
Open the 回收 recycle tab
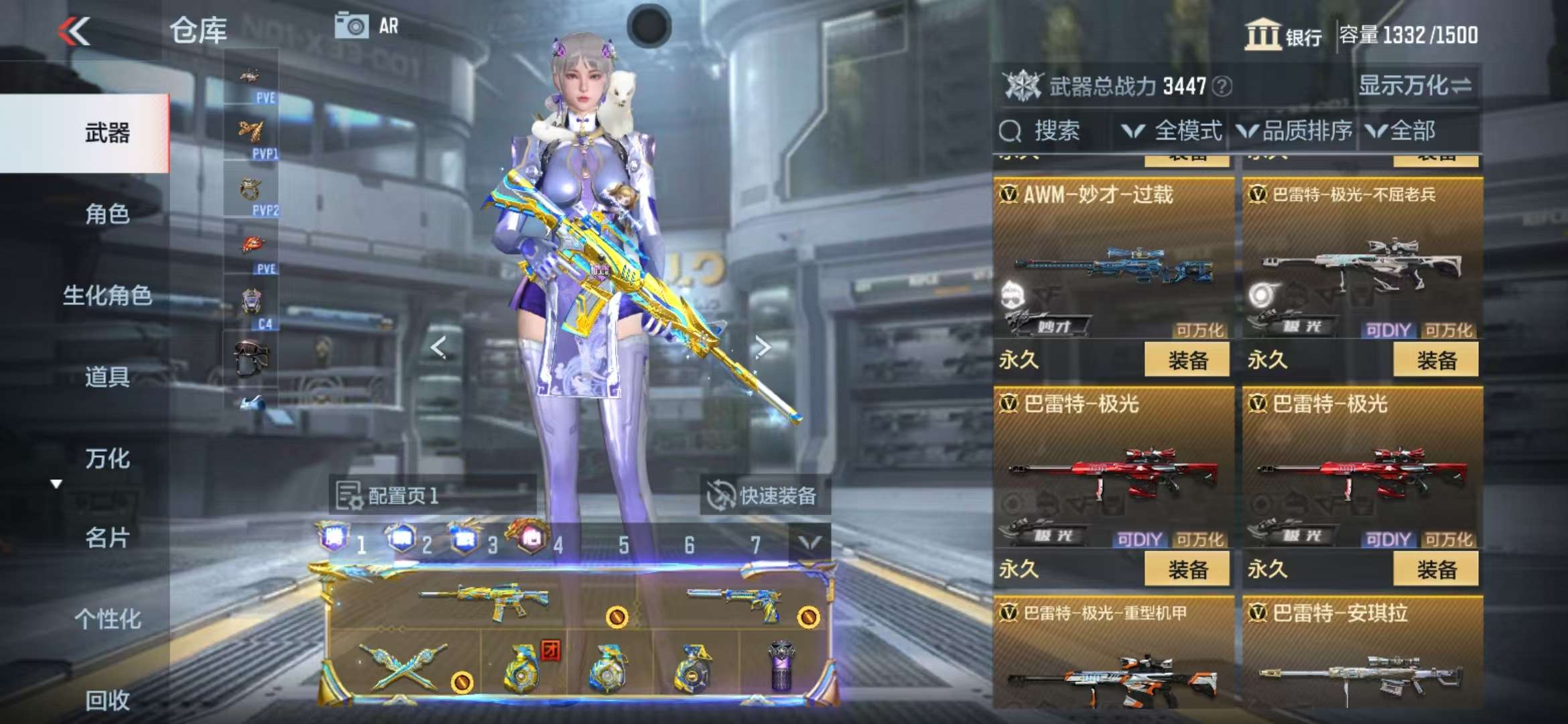click(107, 700)
